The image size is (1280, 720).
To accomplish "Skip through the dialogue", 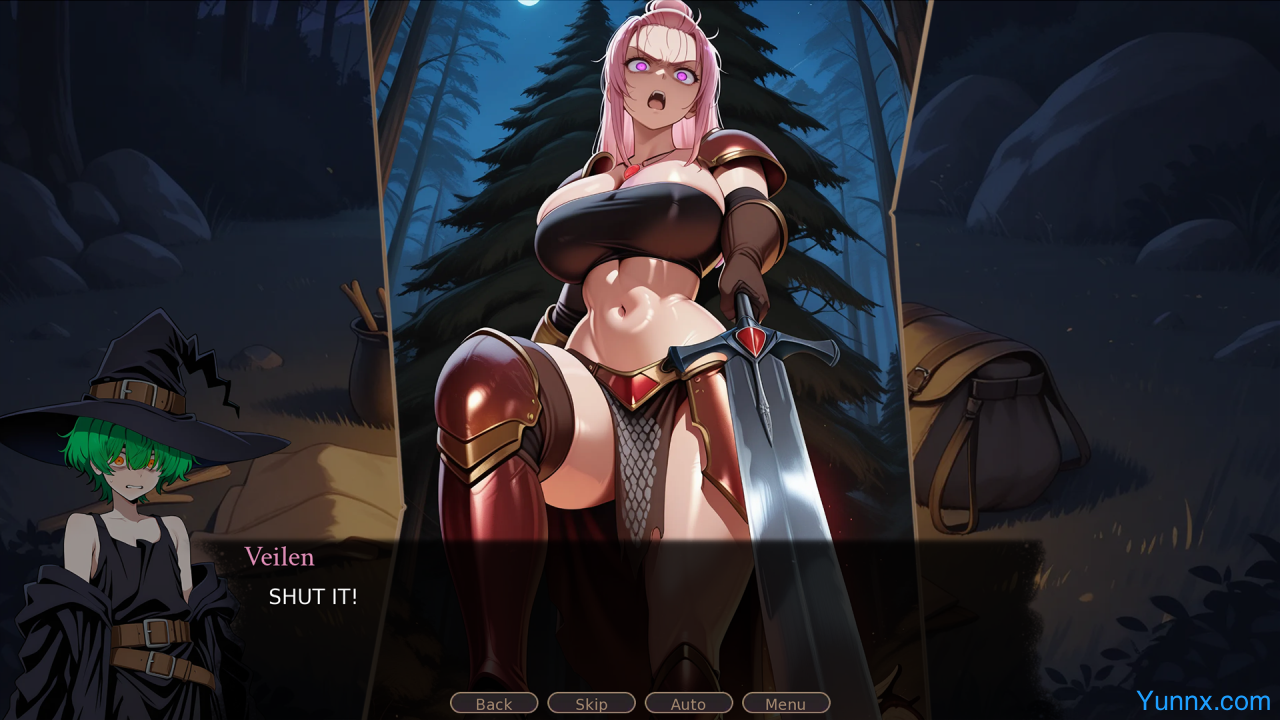I will click(x=591, y=704).
